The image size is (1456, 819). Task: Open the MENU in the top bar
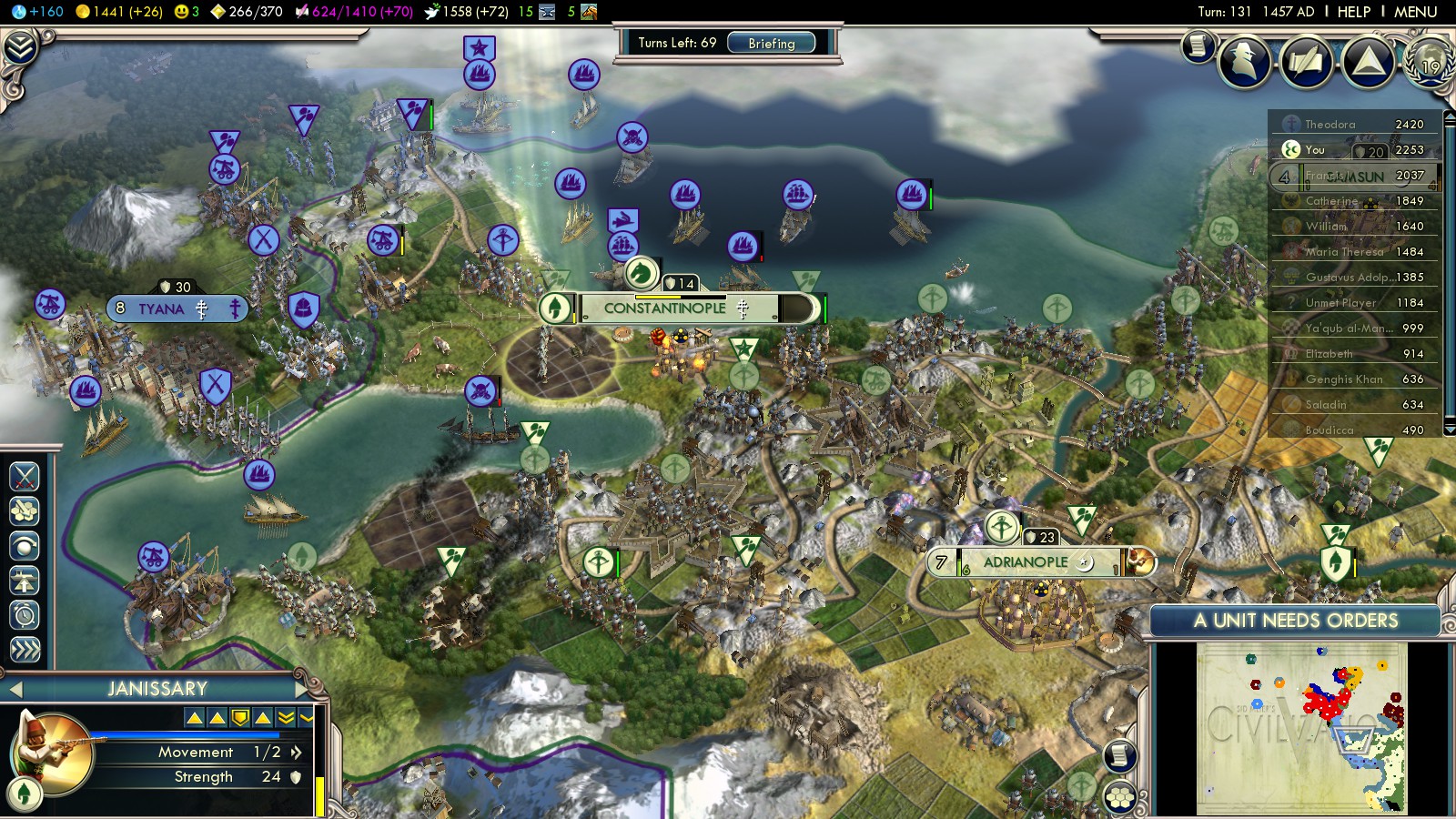(x=1415, y=12)
